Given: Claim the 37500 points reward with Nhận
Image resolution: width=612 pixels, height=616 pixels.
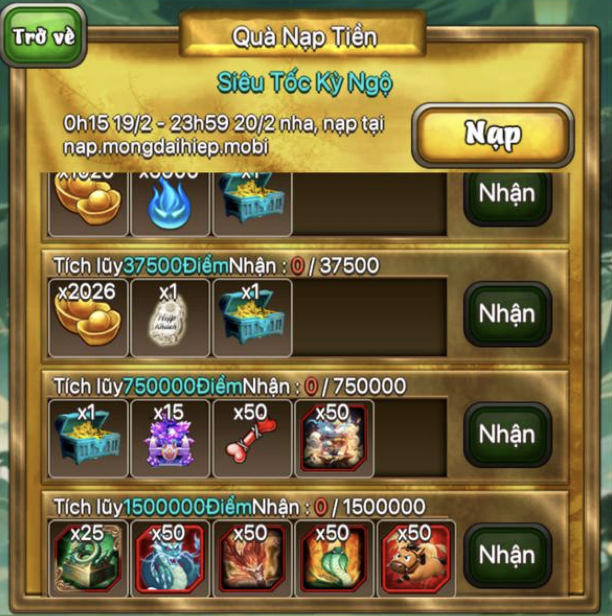Looking at the screenshot, I should click(x=507, y=315).
